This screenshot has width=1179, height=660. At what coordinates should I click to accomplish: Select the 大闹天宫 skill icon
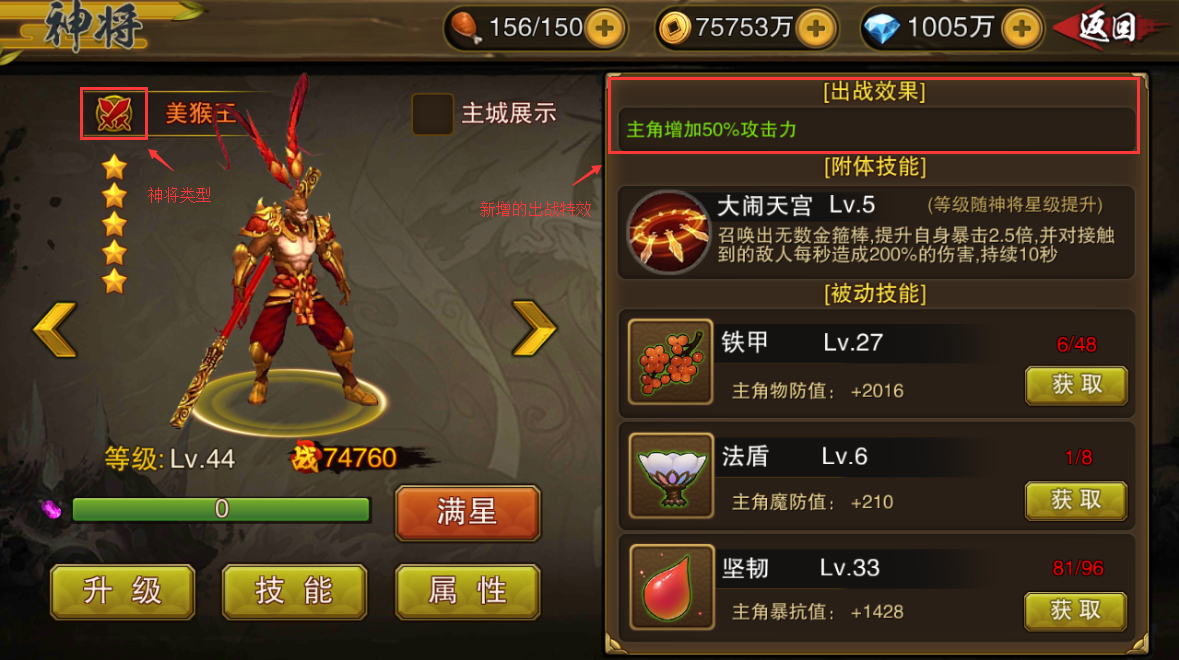point(668,231)
